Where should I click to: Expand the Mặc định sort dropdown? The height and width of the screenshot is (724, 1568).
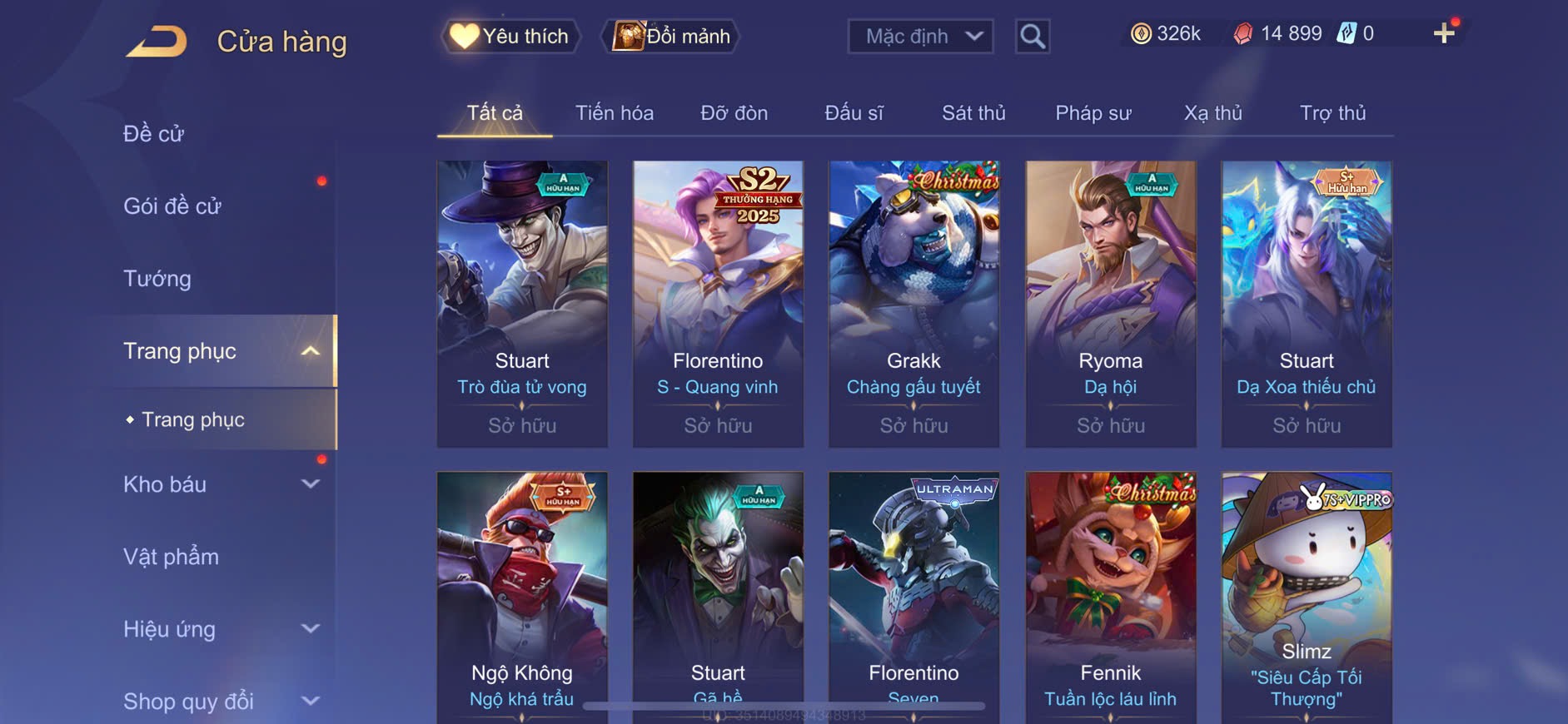(921, 37)
